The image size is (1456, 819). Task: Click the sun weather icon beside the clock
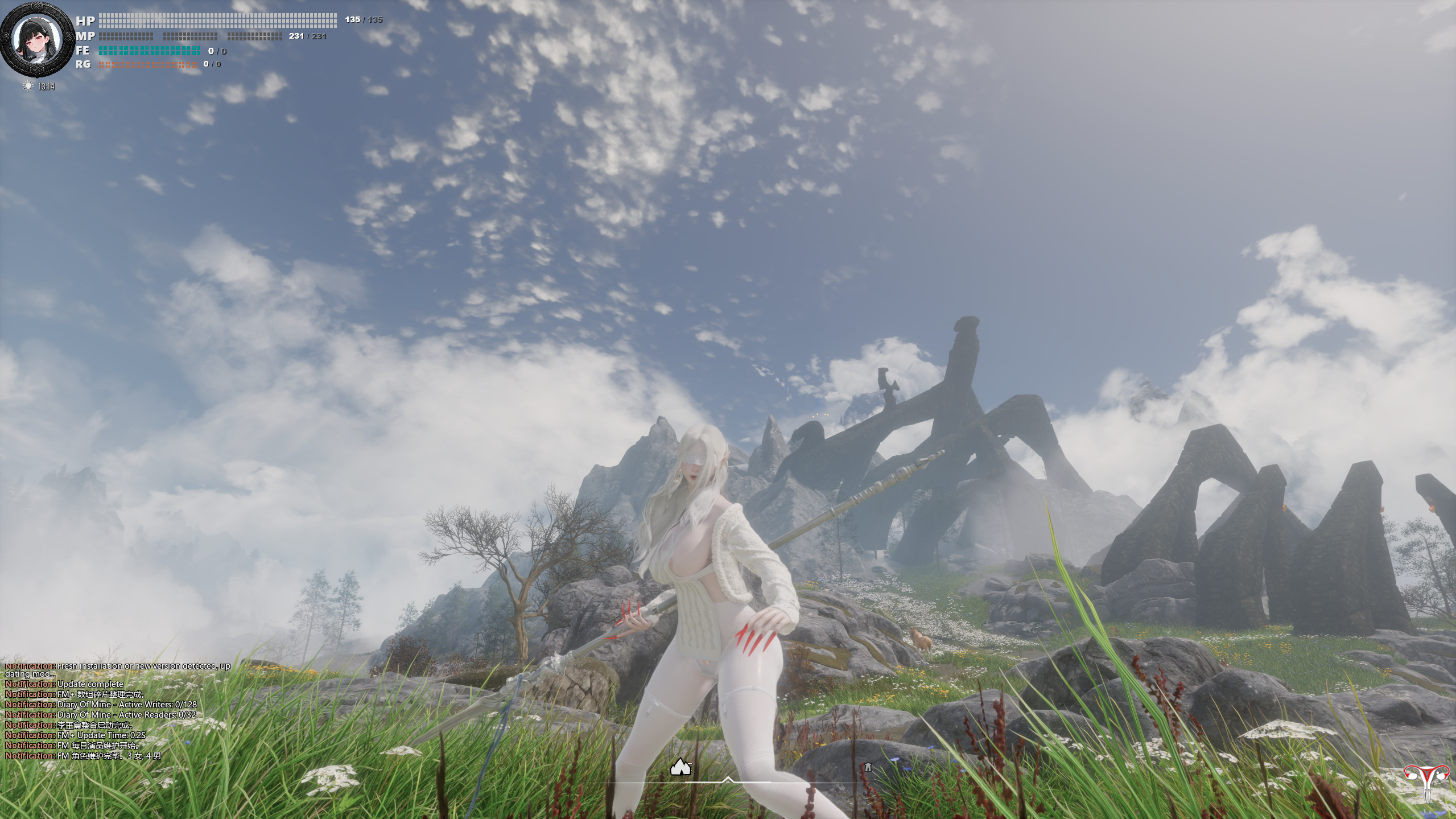point(28,86)
